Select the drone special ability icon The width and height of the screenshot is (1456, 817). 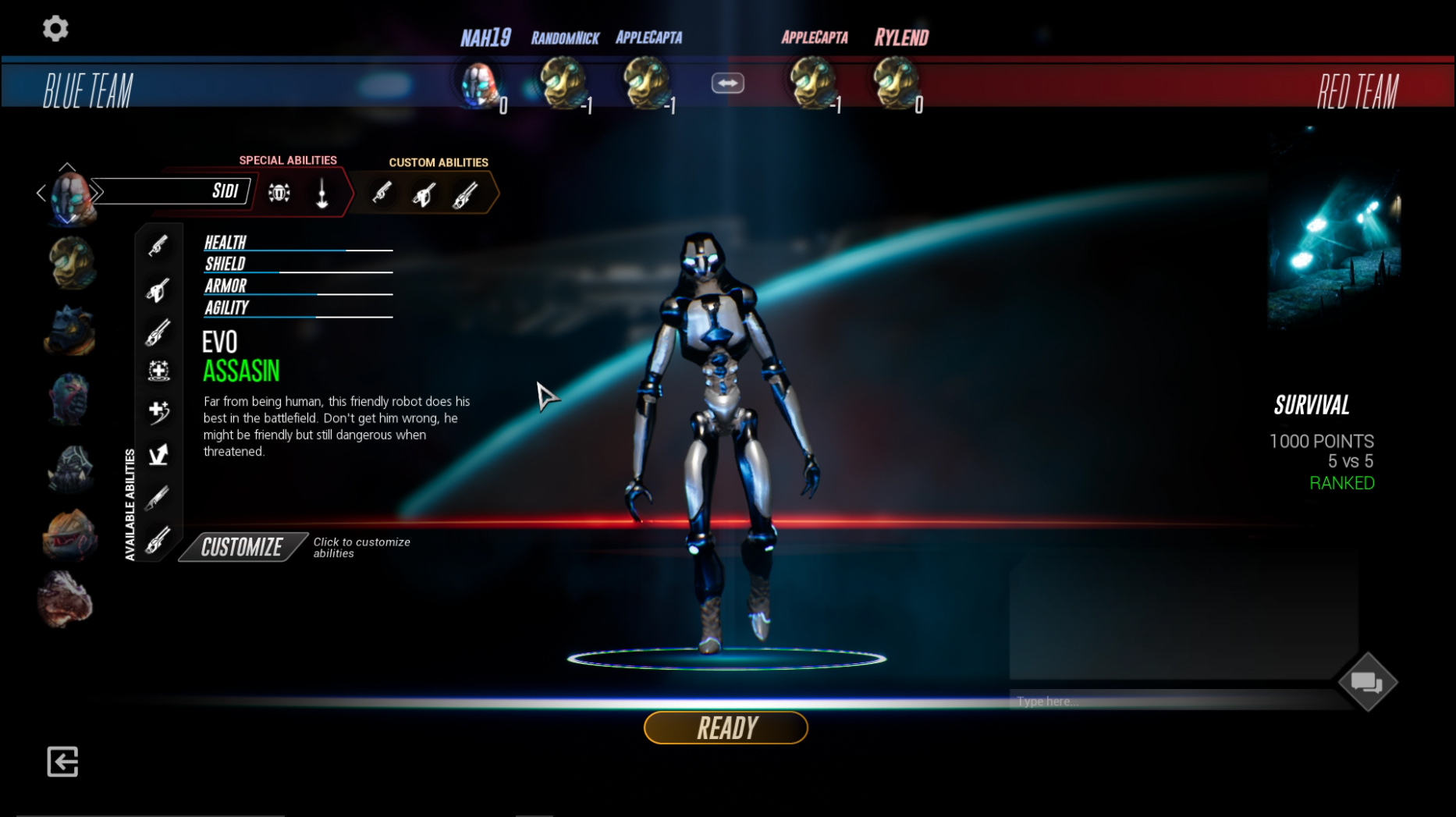[x=279, y=193]
